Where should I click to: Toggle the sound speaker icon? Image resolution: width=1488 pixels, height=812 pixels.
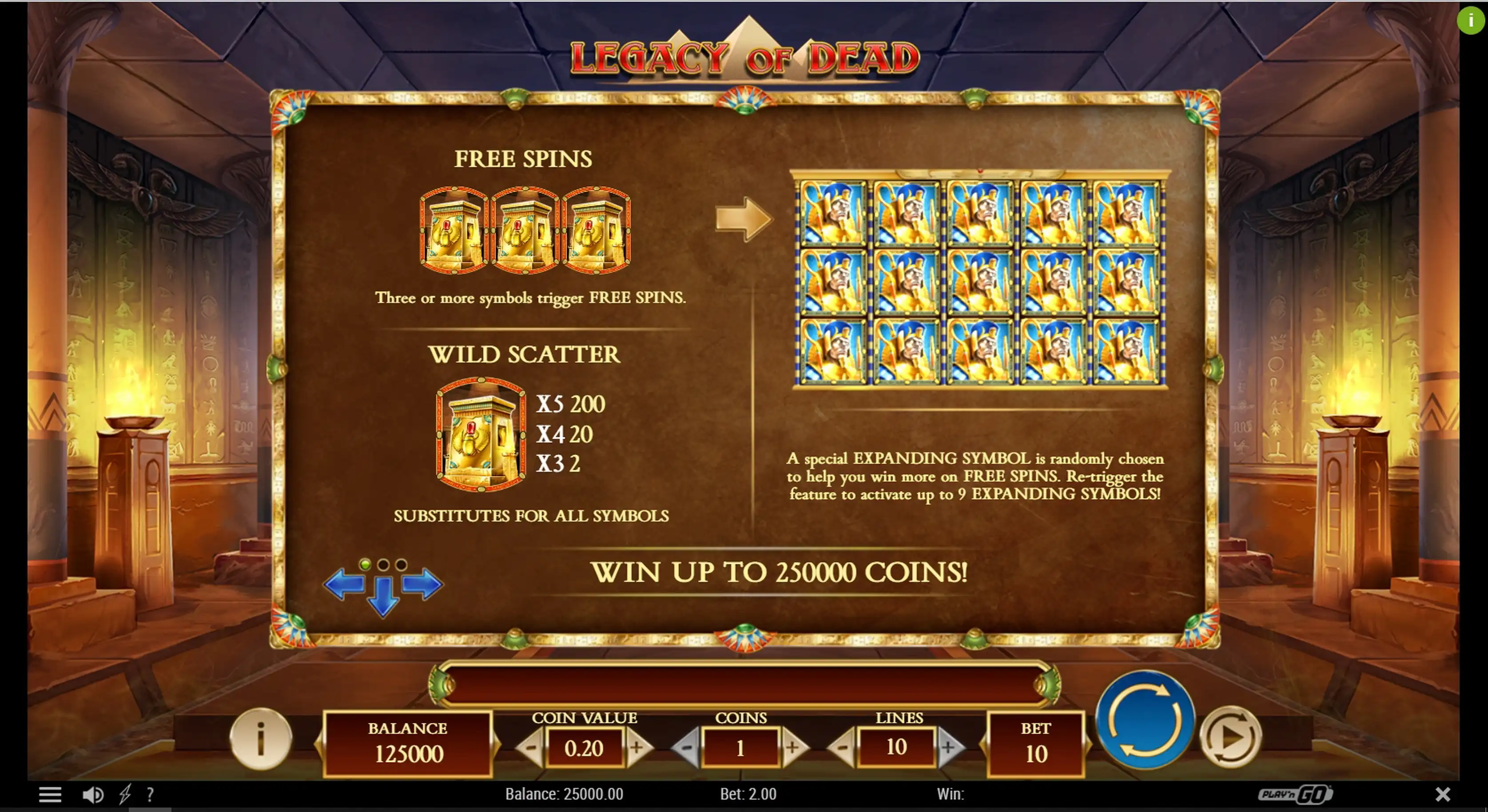92,795
